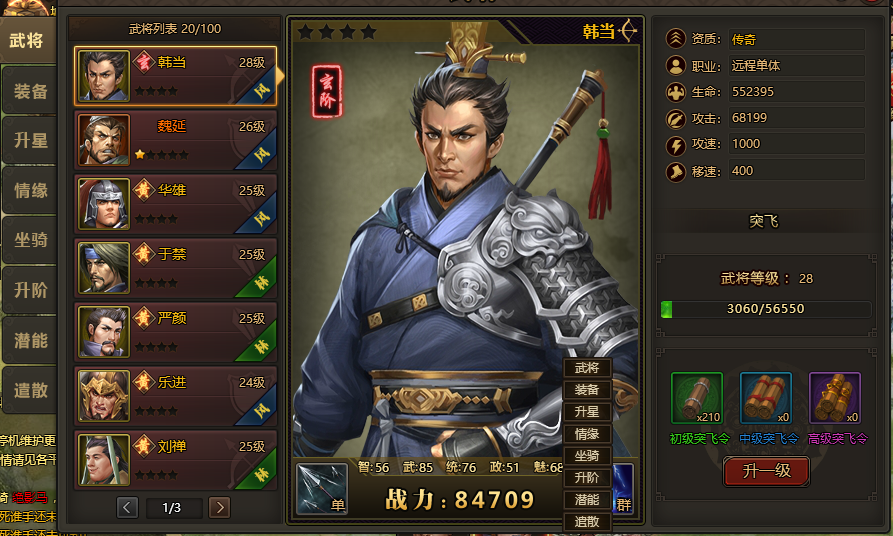Pick general 于禁 from the list
893x536 pixels.
(x=175, y=268)
